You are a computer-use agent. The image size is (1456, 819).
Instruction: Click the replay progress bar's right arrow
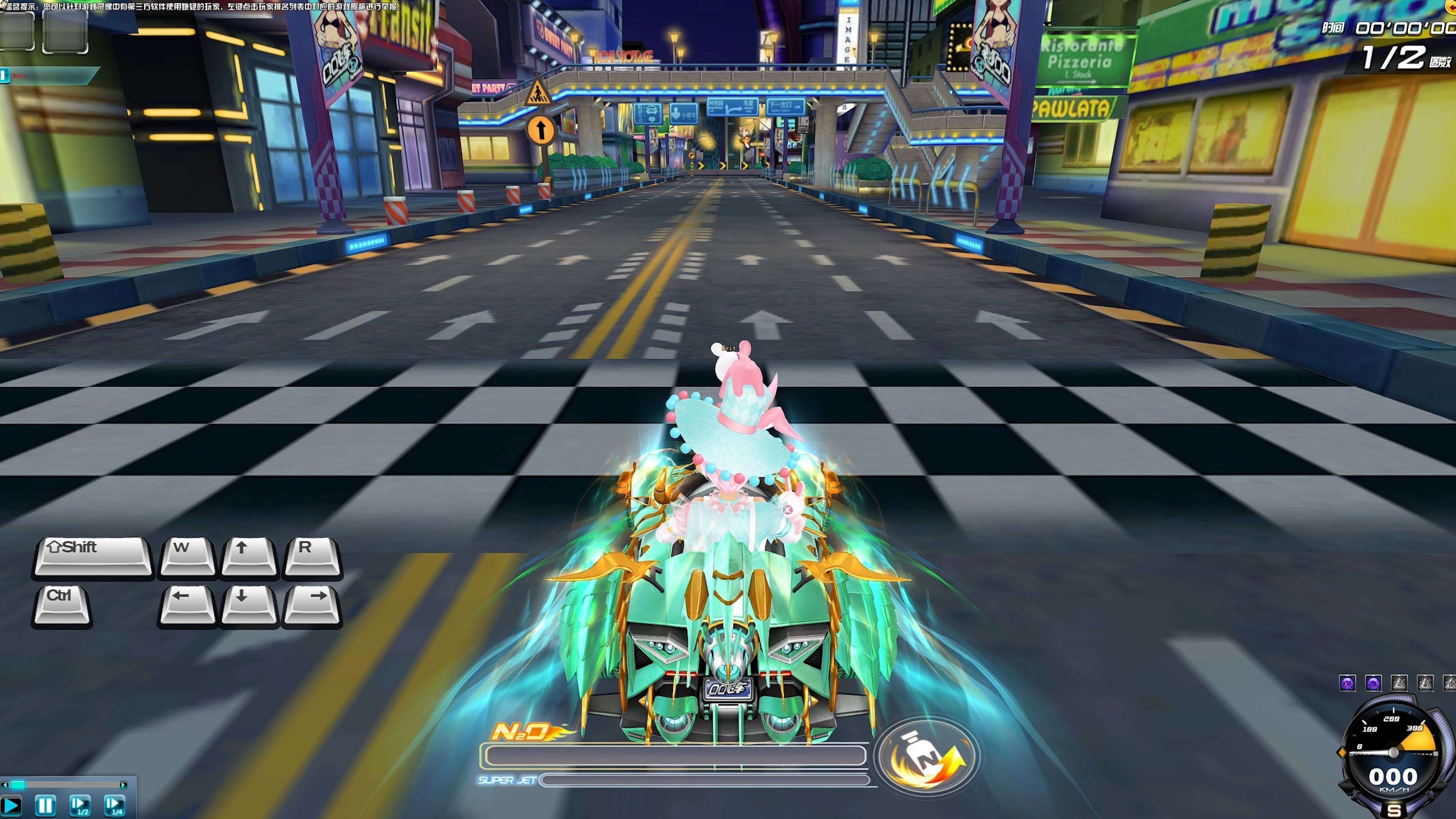pyautogui.click(x=123, y=784)
